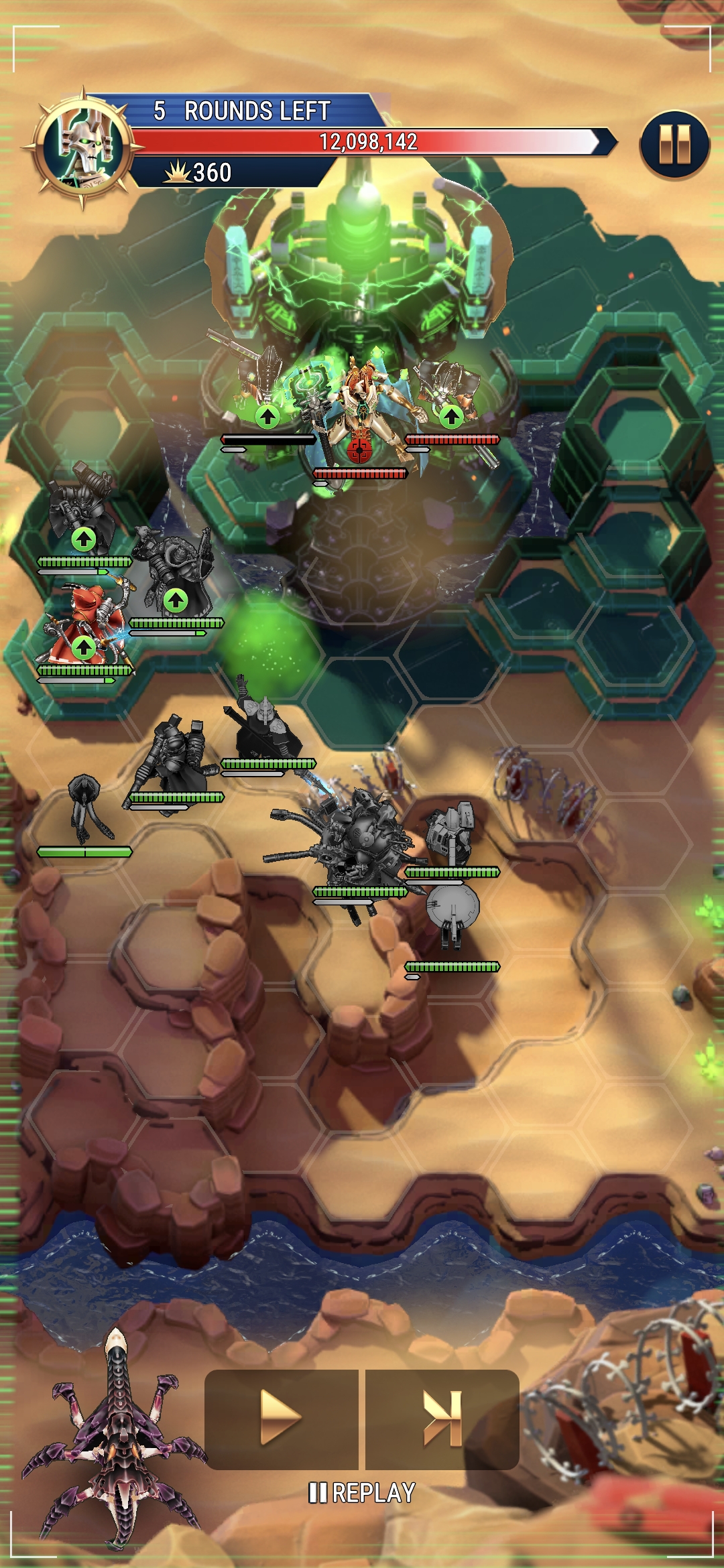724x1568 pixels.
Task: Skip to the end of the replay
Action: click(x=442, y=1418)
